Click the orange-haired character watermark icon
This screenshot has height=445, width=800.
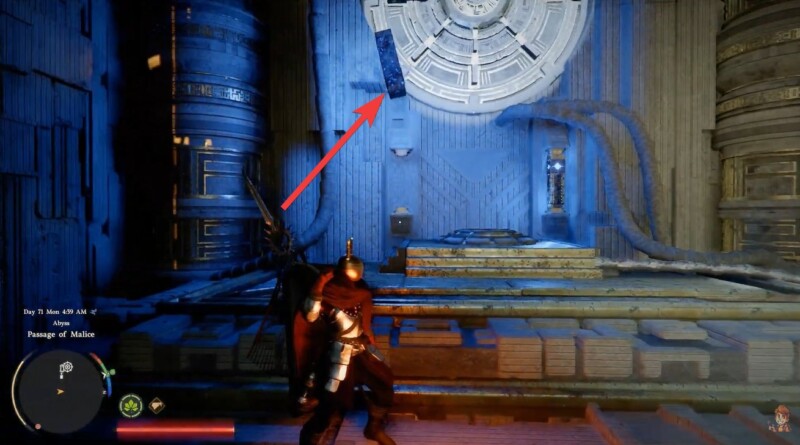tap(778, 421)
